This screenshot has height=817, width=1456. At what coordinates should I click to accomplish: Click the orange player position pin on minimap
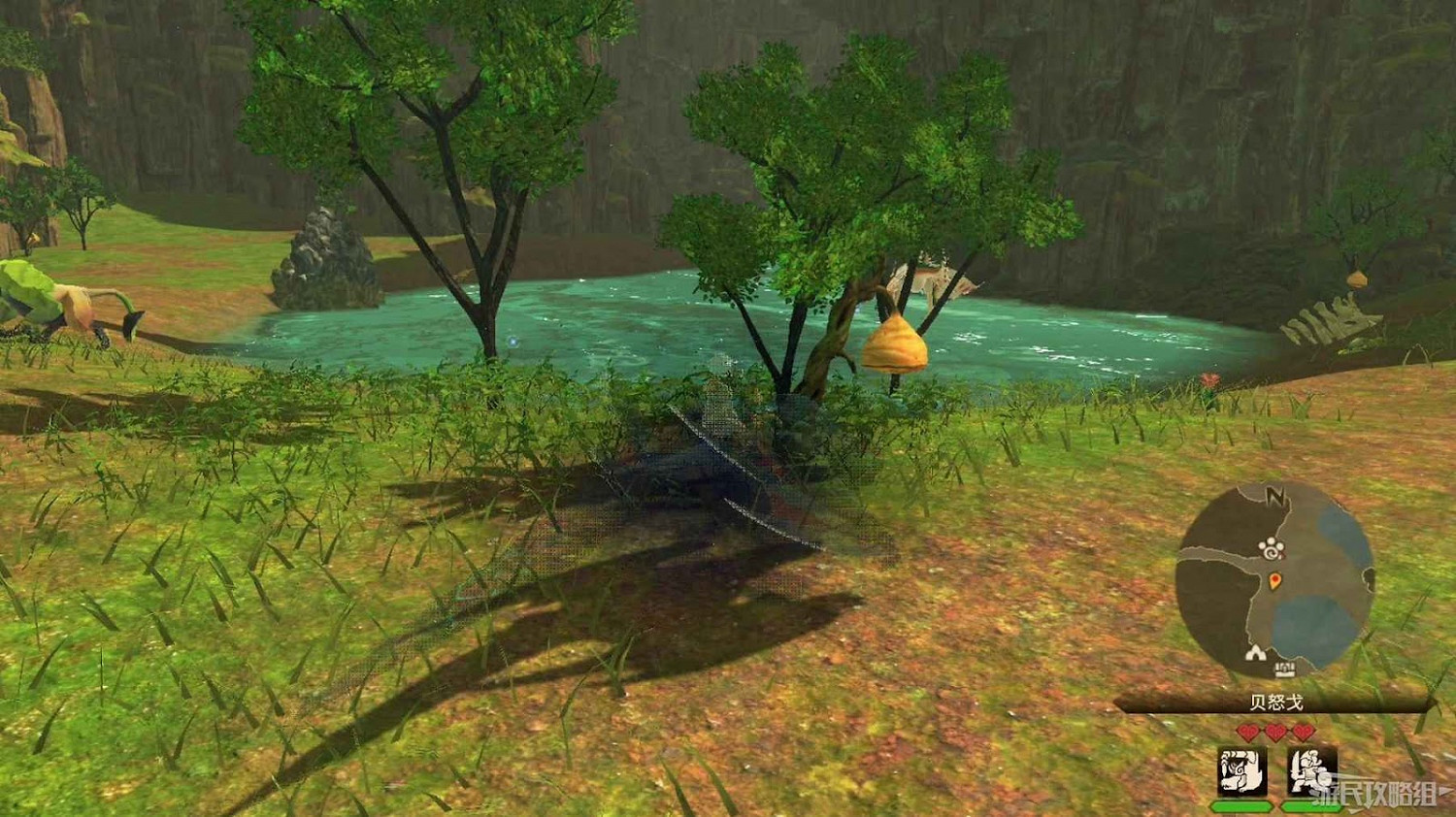click(x=1274, y=582)
